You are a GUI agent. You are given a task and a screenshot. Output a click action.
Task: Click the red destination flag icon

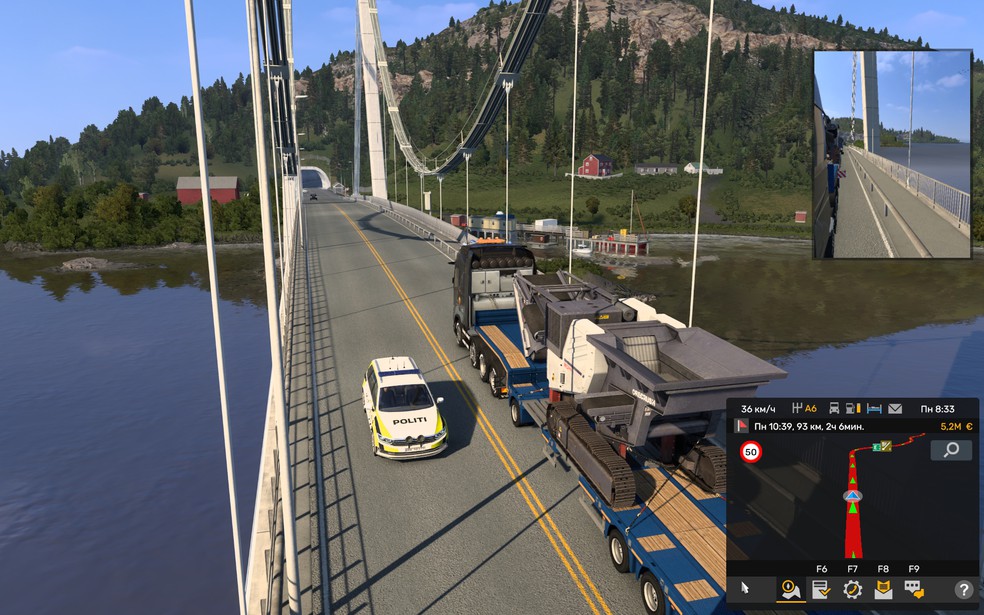(742, 425)
